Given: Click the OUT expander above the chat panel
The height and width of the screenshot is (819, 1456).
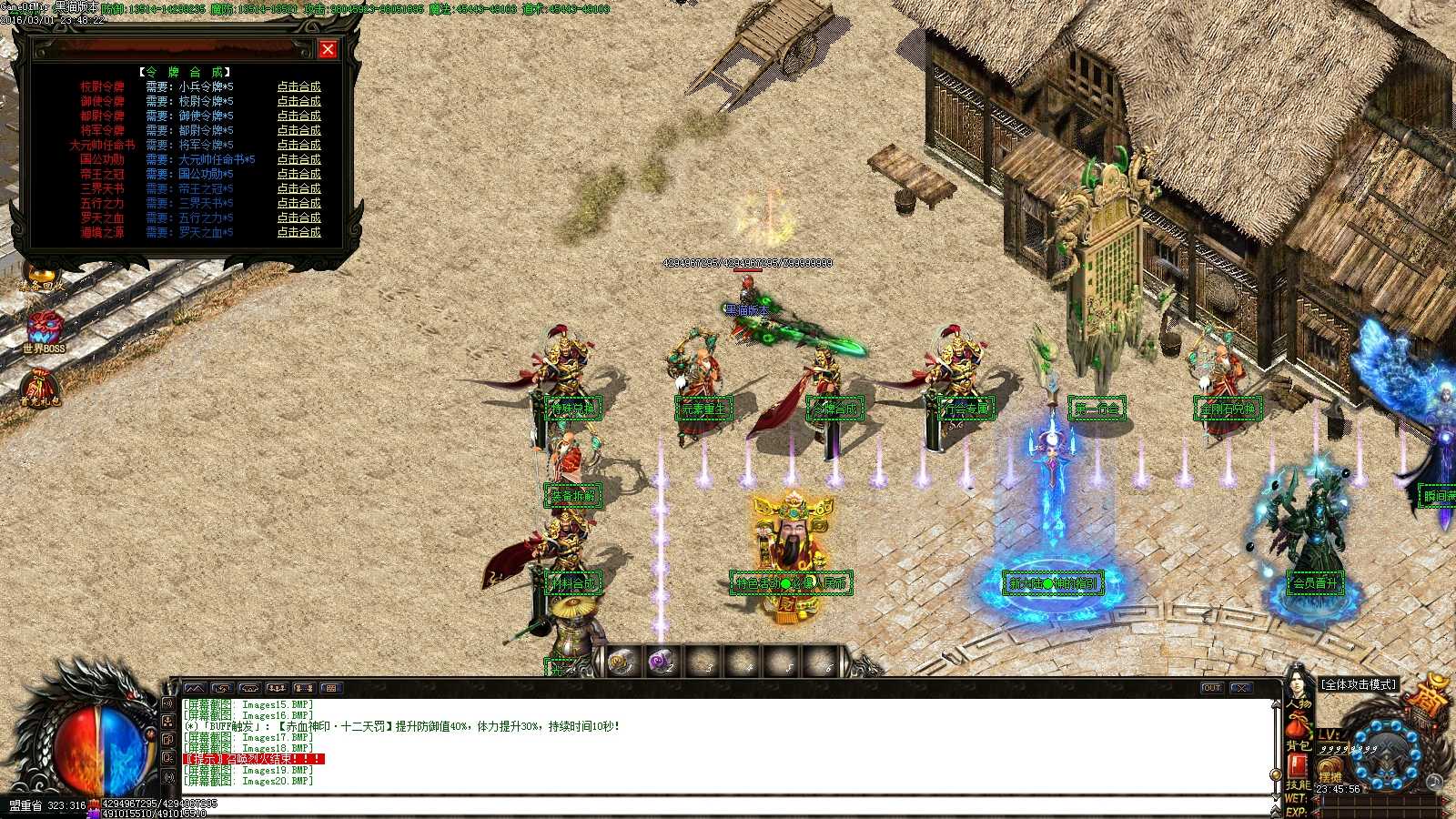Looking at the screenshot, I should point(1212,689).
